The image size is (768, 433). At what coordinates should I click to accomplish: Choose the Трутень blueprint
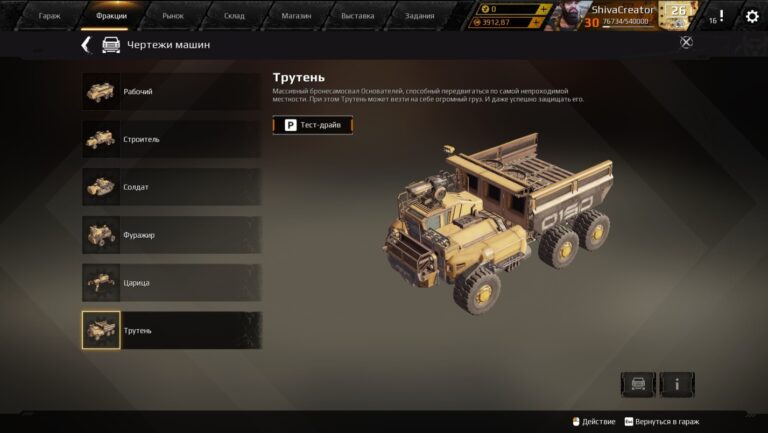pyautogui.click(x=171, y=330)
